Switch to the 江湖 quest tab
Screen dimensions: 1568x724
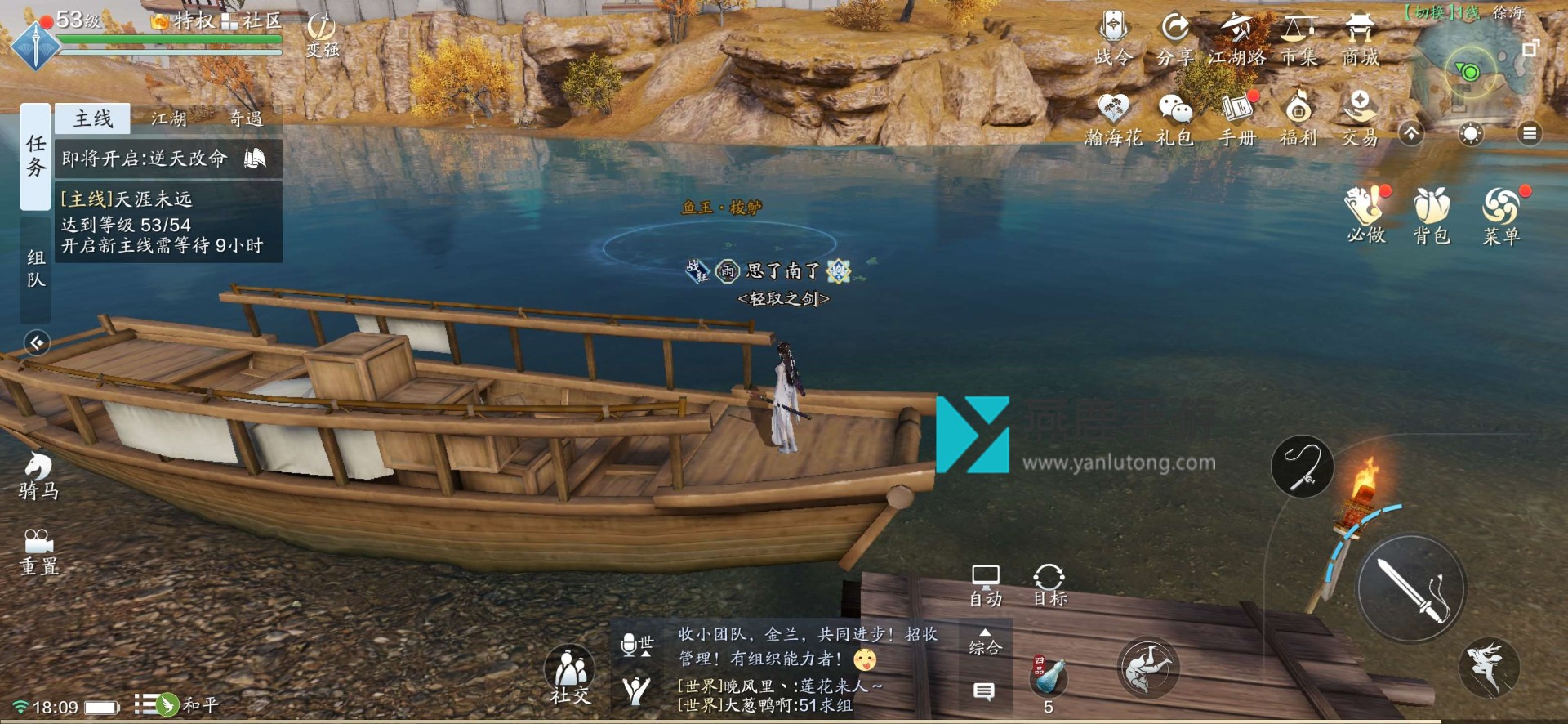(169, 119)
